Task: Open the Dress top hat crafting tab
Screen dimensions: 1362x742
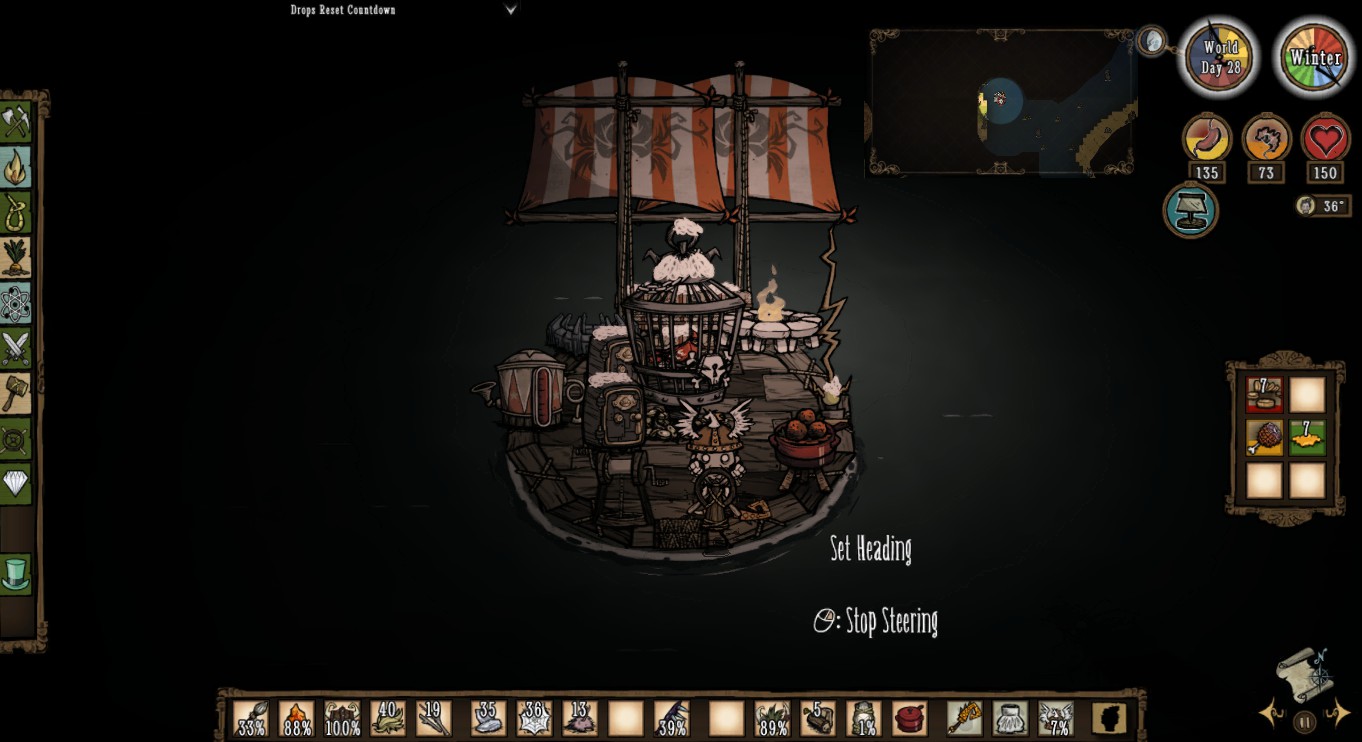Action: pos(15,573)
